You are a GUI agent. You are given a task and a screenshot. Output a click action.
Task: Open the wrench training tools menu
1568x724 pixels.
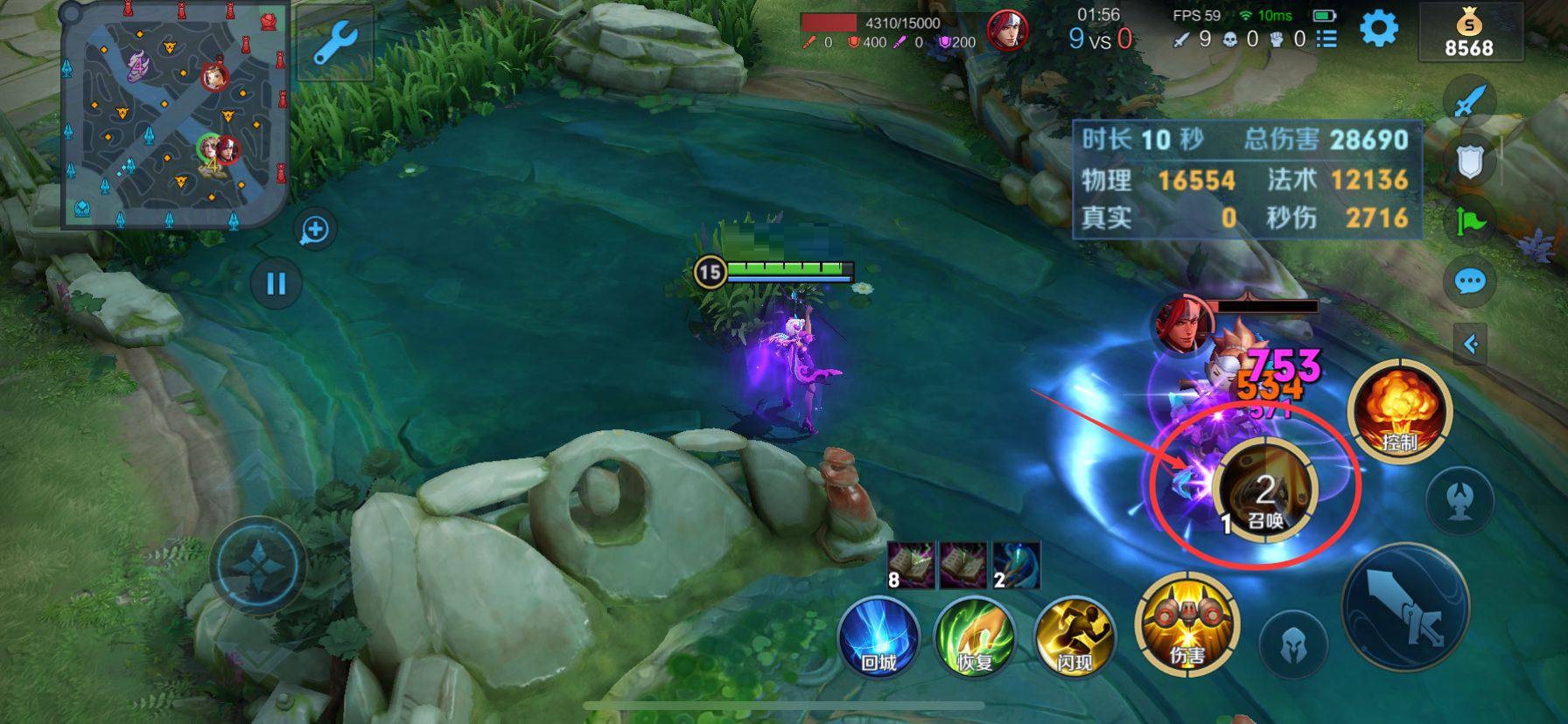pyautogui.click(x=333, y=44)
